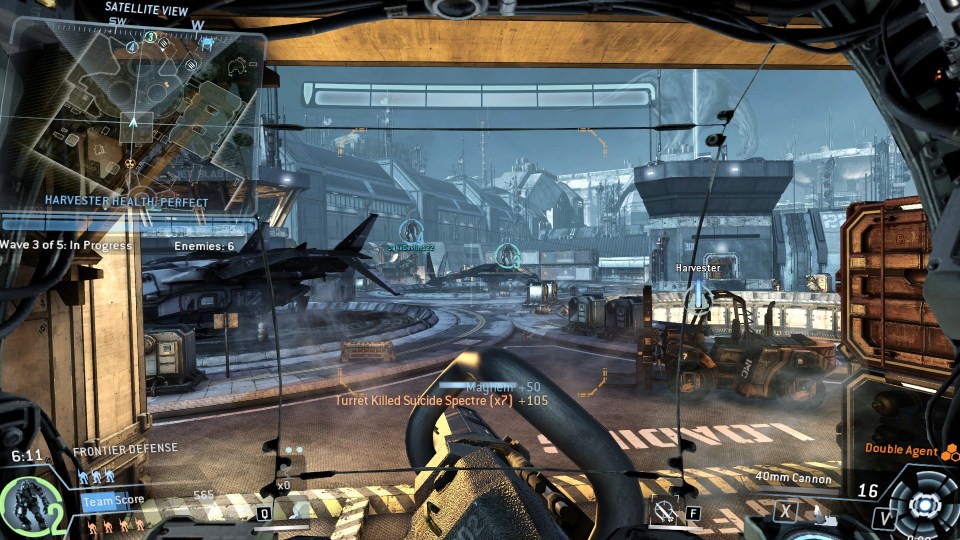Click the Team Score label
The height and width of the screenshot is (540, 960).
click(x=113, y=500)
